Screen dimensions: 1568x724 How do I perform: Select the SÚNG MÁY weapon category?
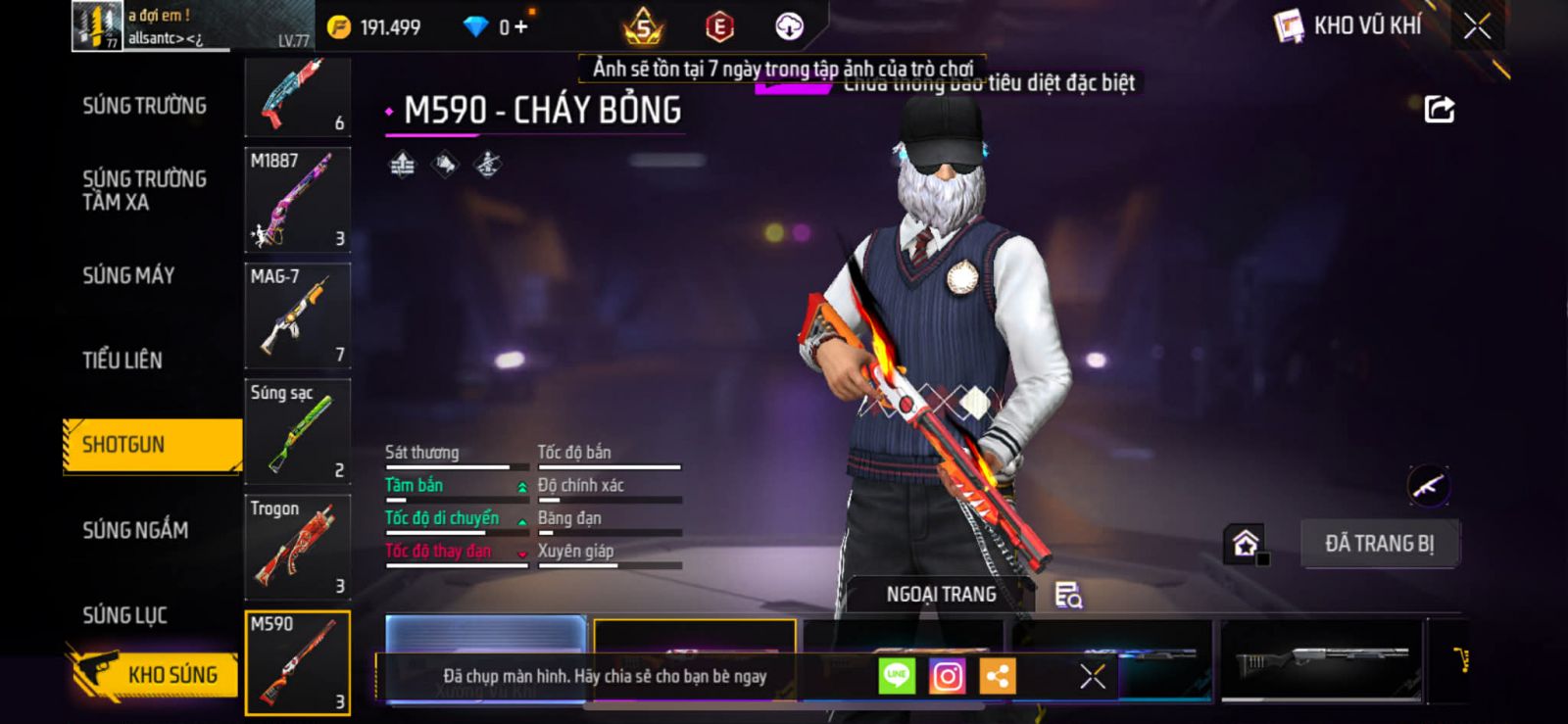pos(128,275)
